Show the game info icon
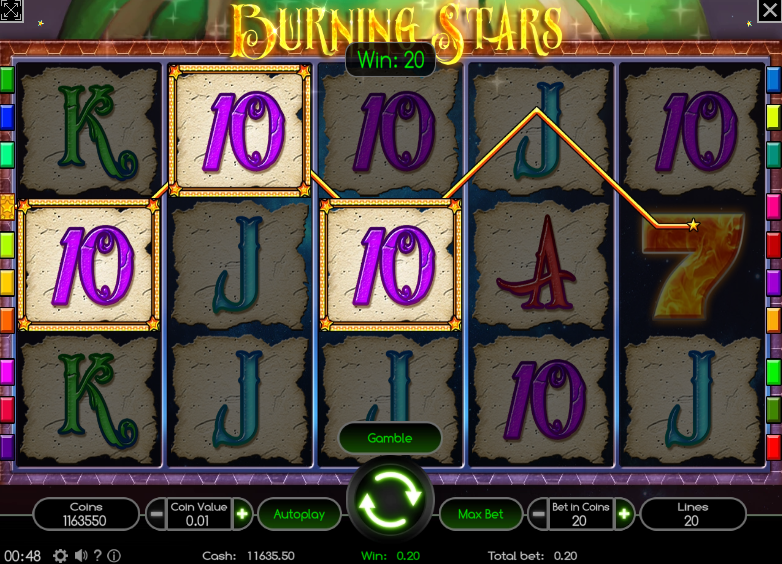This screenshot has height=564, width=782. (114, 555)
